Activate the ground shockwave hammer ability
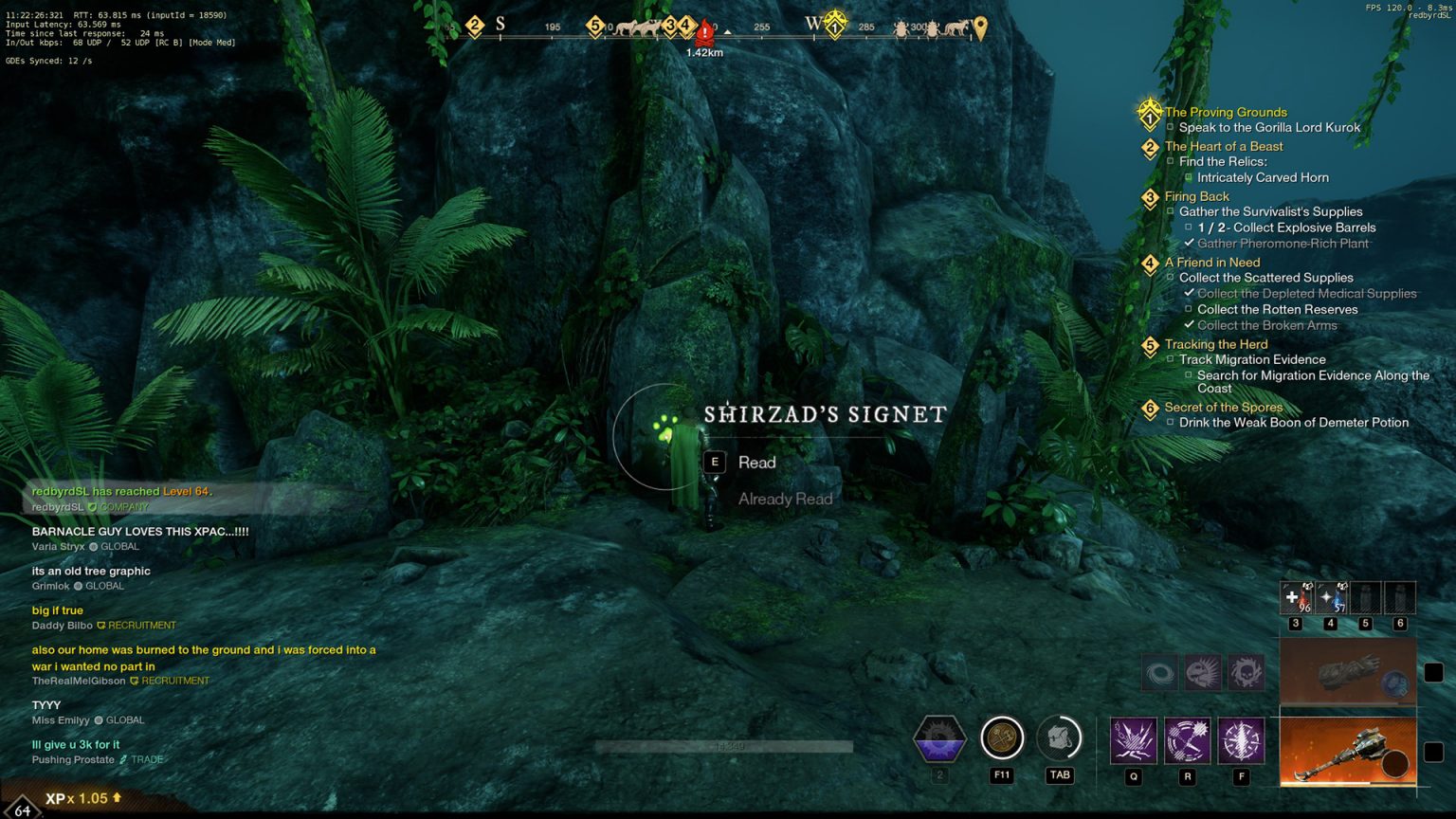 pos(1133,740)
